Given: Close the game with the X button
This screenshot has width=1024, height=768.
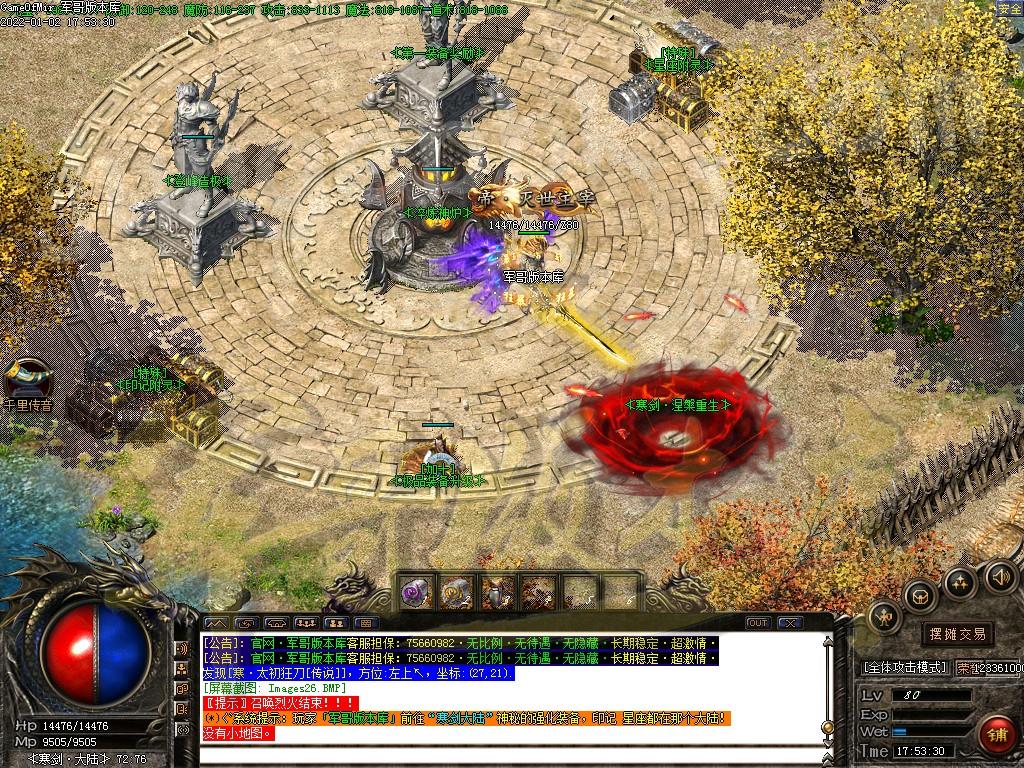Looking at the screenshot, I should [790, 623].
